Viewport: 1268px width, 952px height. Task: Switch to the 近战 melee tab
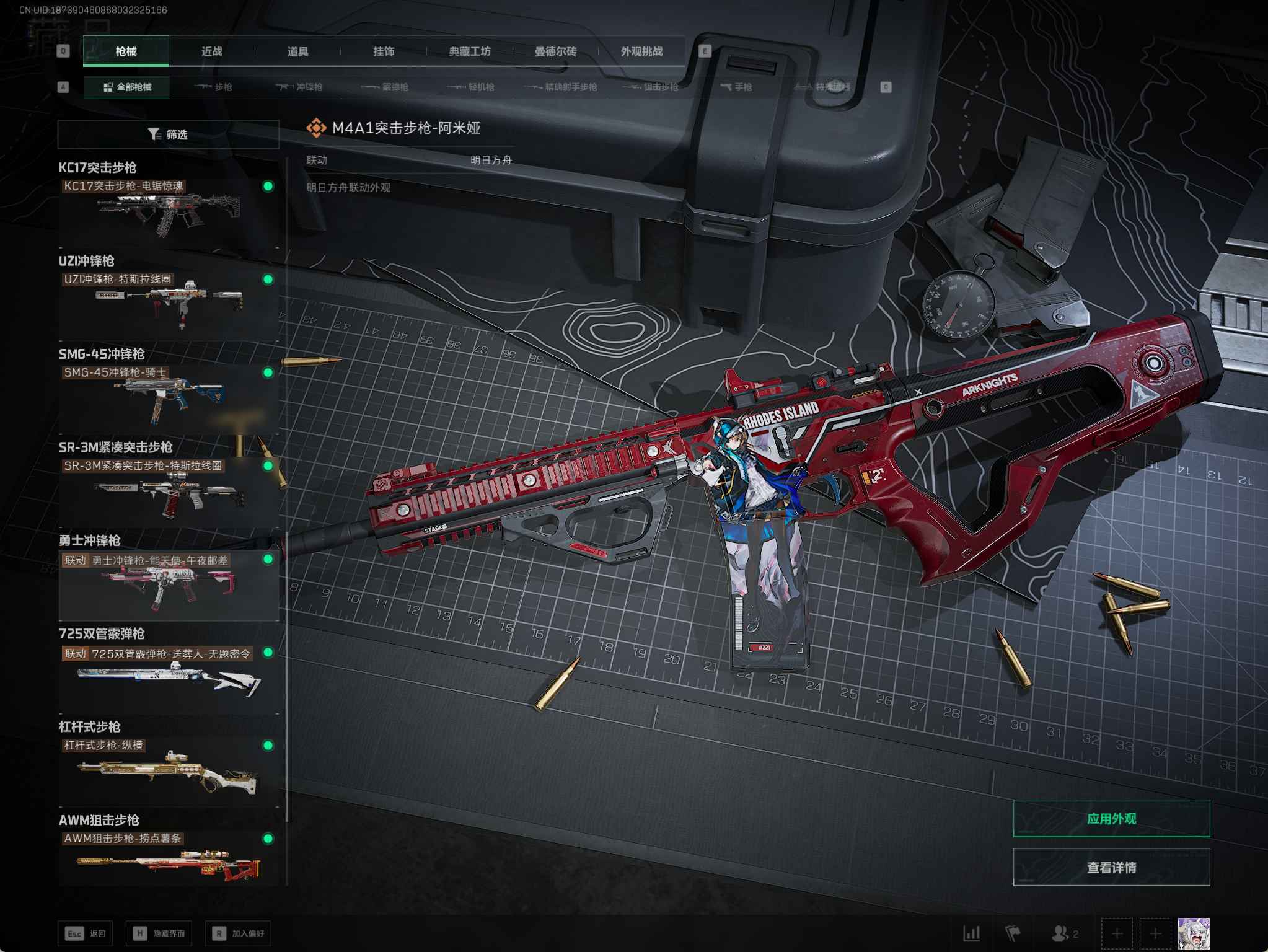coord(211,51)
